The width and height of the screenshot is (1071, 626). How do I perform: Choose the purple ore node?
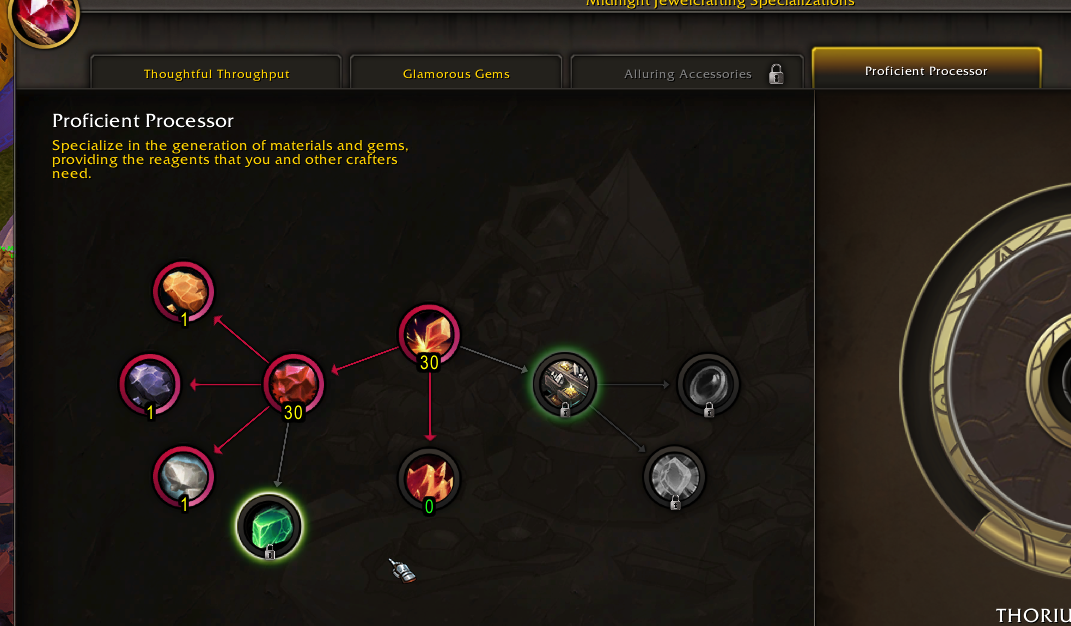coord(150,383)
